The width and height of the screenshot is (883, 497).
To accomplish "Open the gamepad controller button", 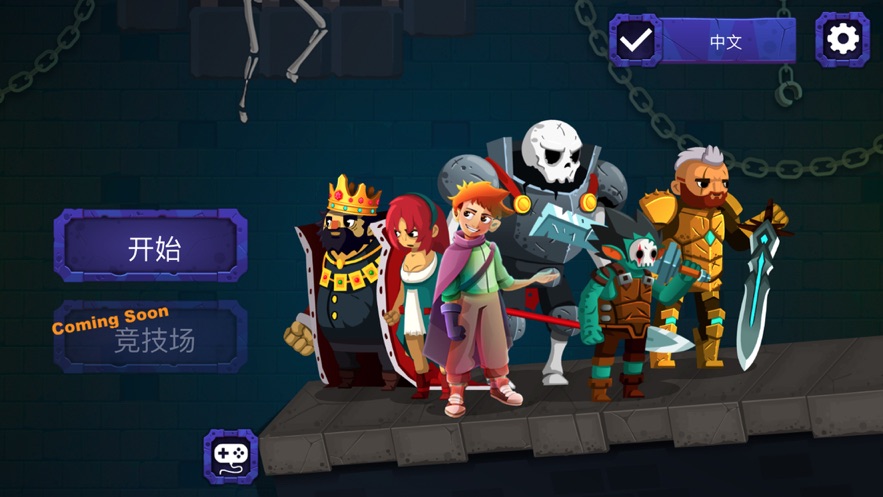I will point(231,457).
